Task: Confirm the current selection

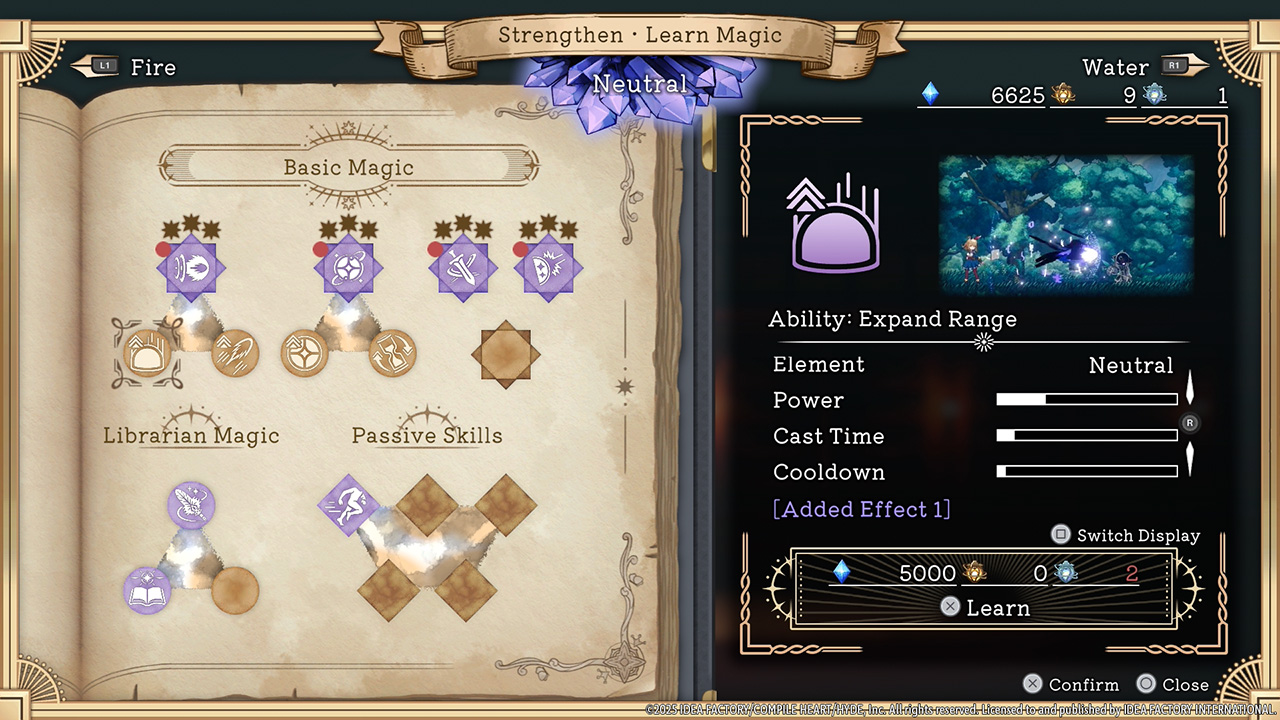Action: pos(1071,685)
